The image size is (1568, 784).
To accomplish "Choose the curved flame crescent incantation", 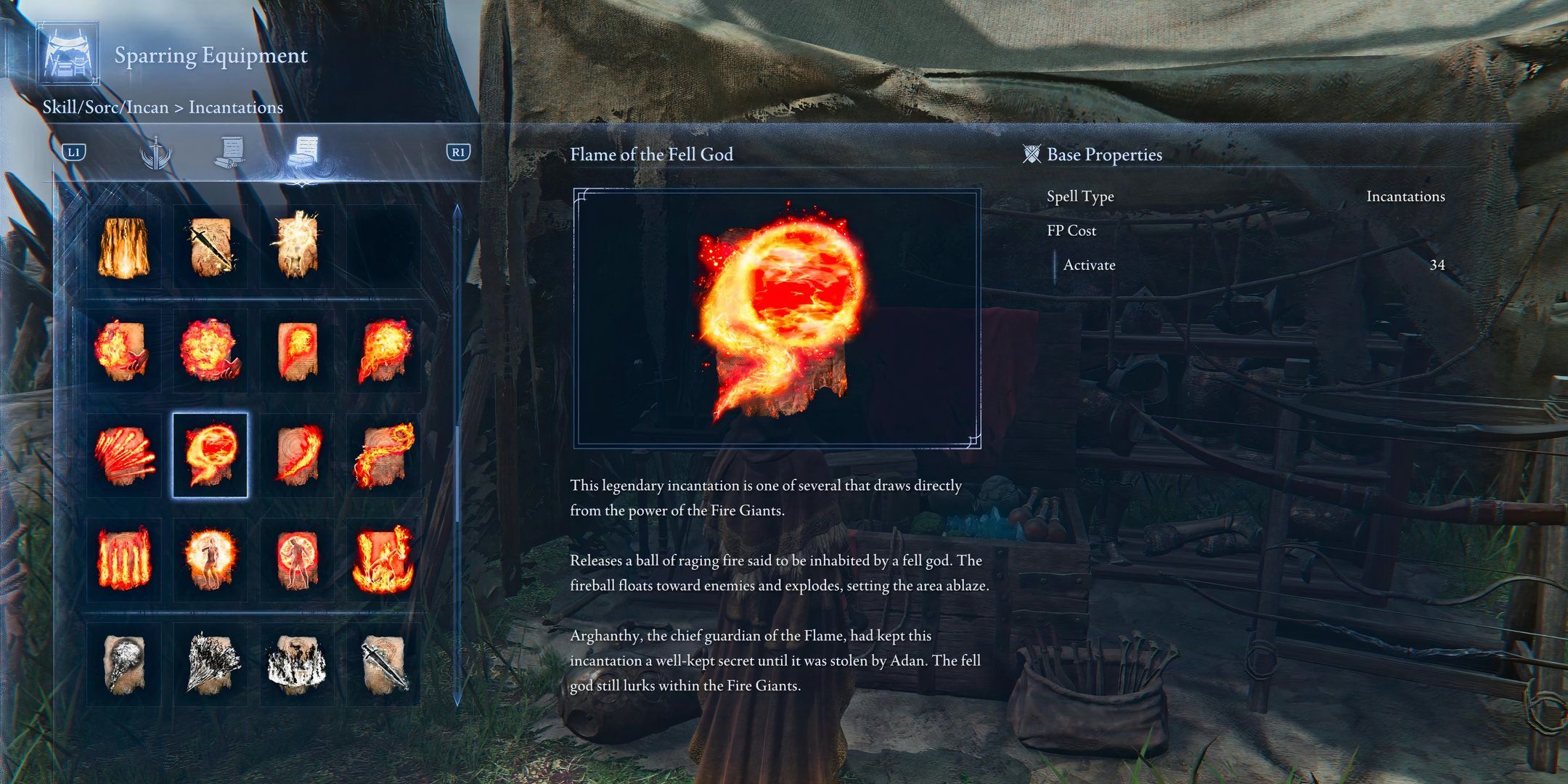I will (296, 455).
